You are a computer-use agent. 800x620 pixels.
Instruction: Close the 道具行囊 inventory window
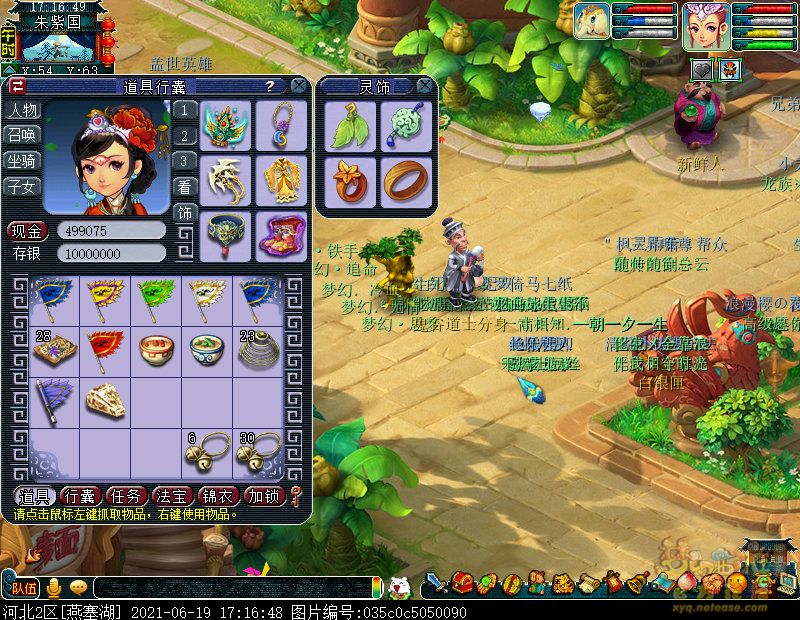301,86
